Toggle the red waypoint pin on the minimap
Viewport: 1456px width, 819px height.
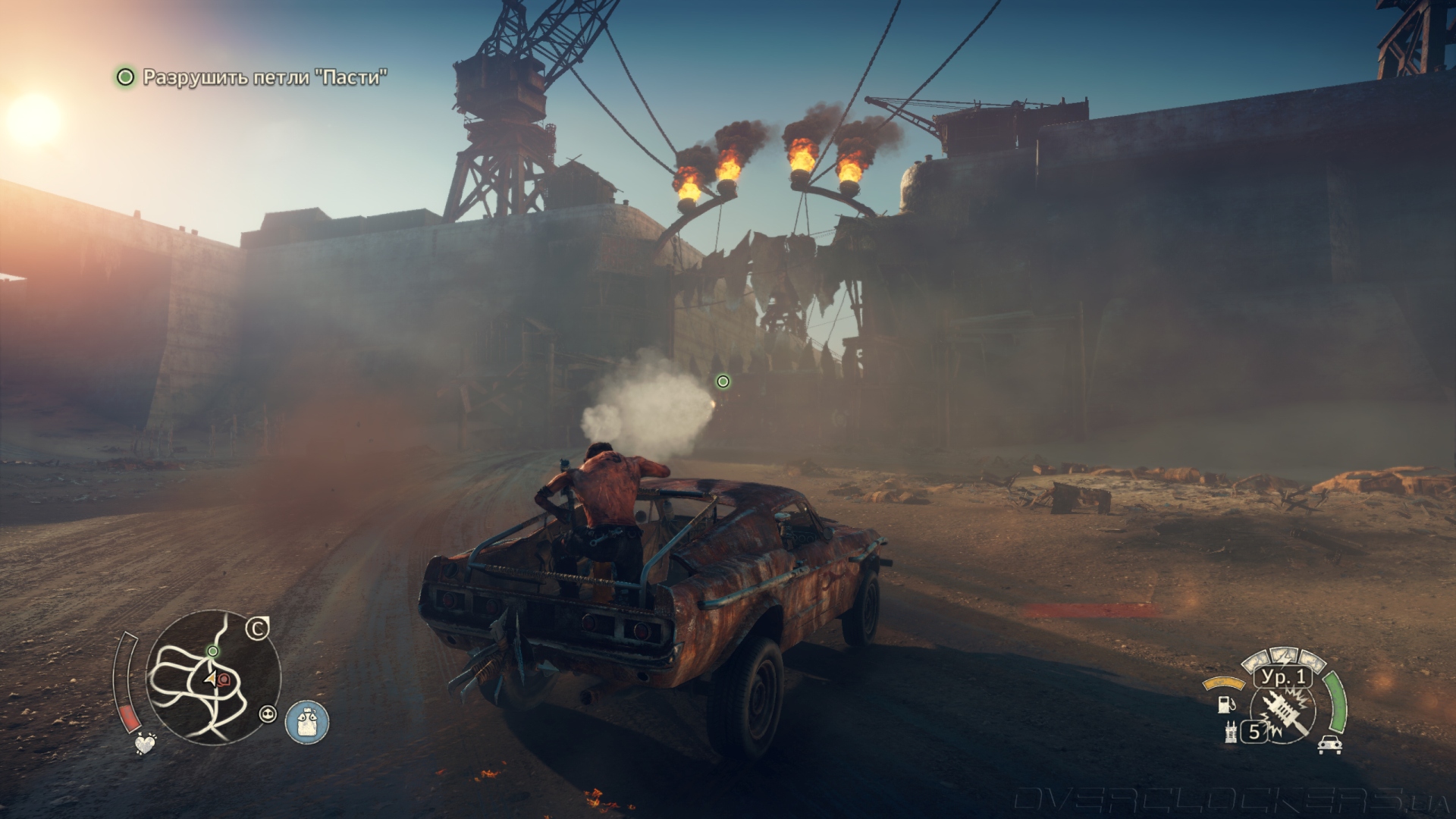click(x=224, y=679)
